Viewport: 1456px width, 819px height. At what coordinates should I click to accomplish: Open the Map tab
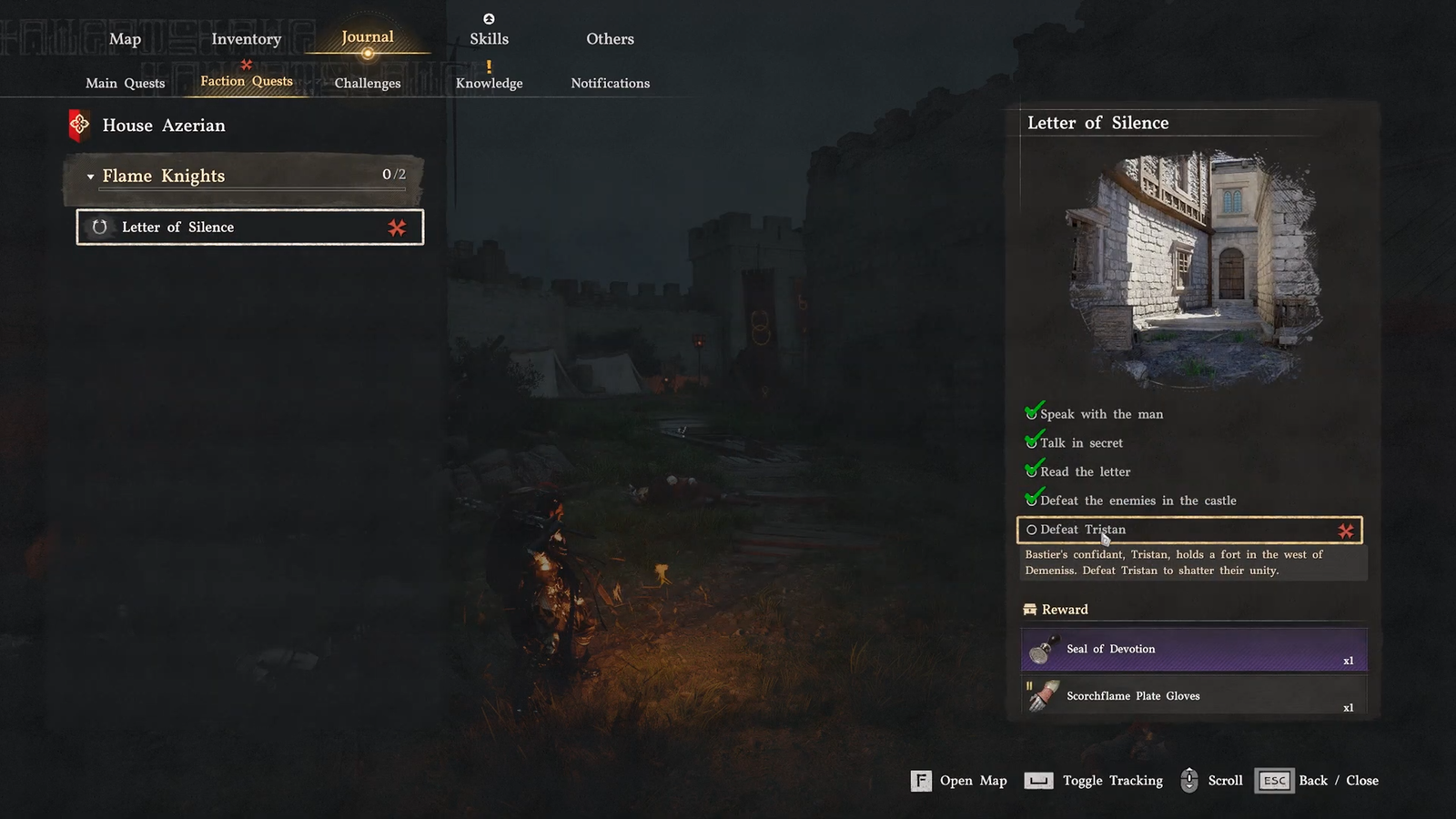click(125, 39)
